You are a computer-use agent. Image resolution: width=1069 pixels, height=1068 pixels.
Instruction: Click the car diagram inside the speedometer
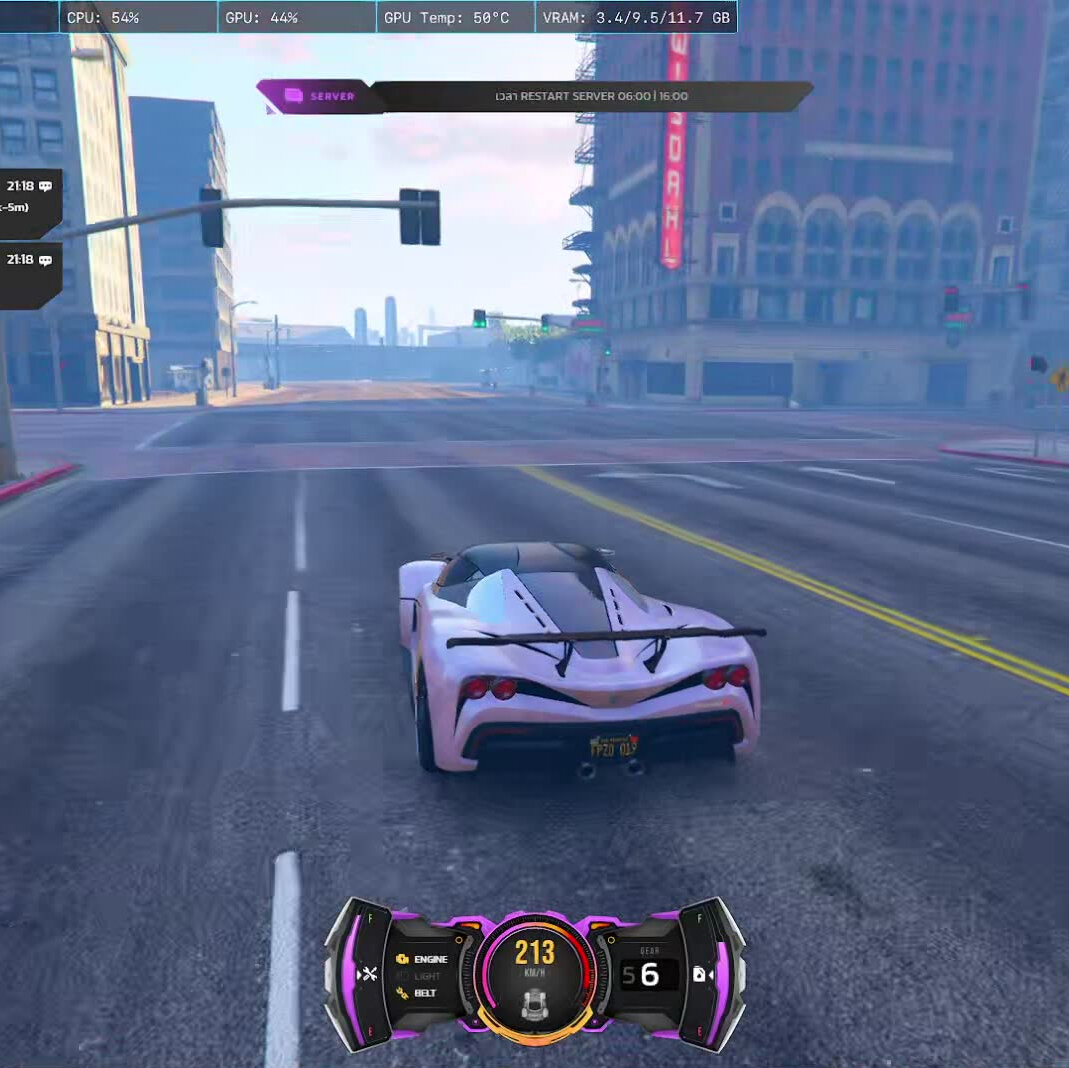534,1001
